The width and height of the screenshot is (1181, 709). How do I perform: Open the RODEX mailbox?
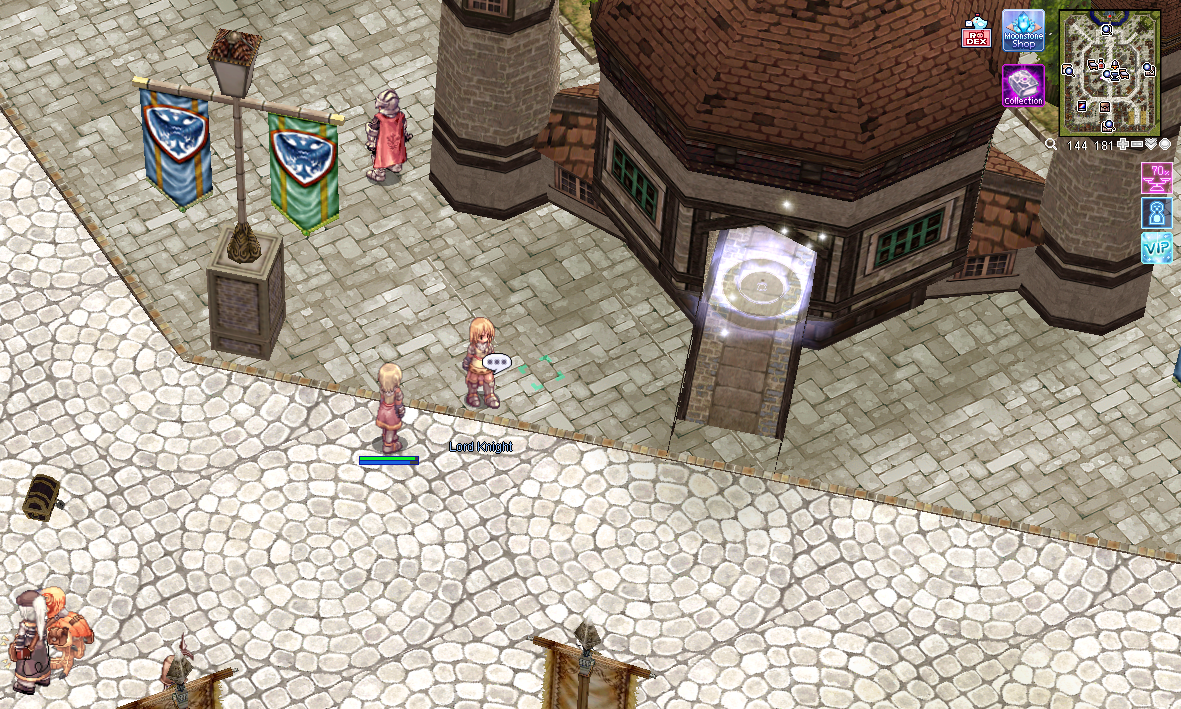click(975, 32)
